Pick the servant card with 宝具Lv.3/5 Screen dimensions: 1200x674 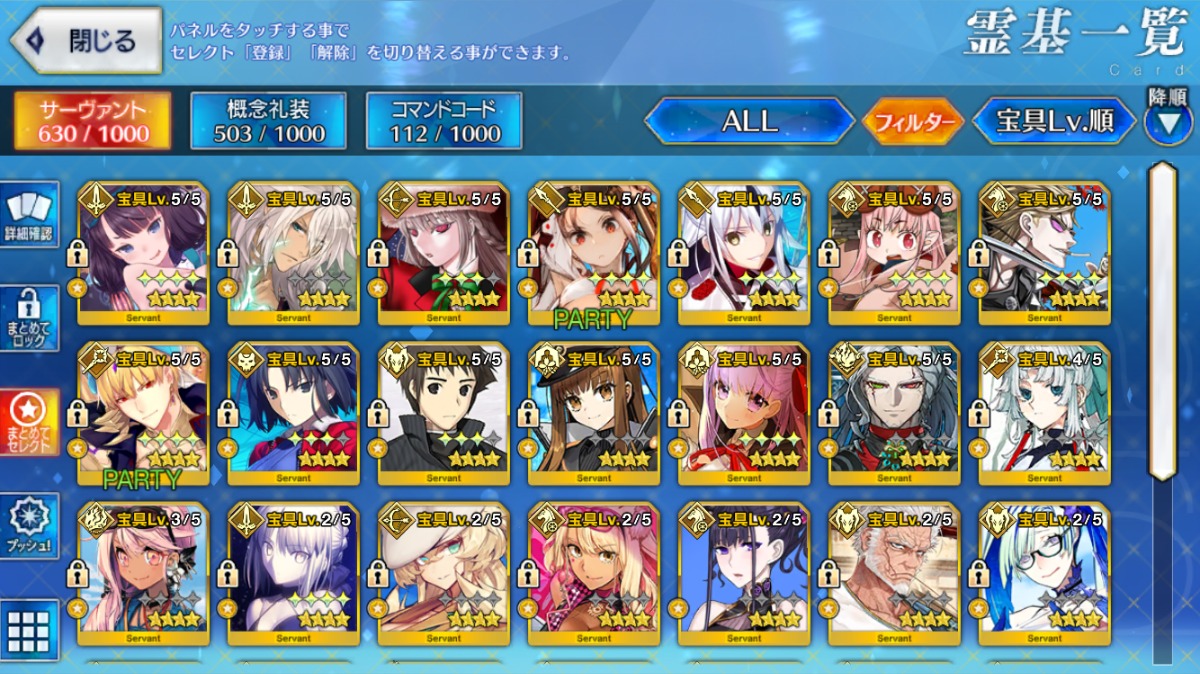pyautogui.click(x=143, y=574)
